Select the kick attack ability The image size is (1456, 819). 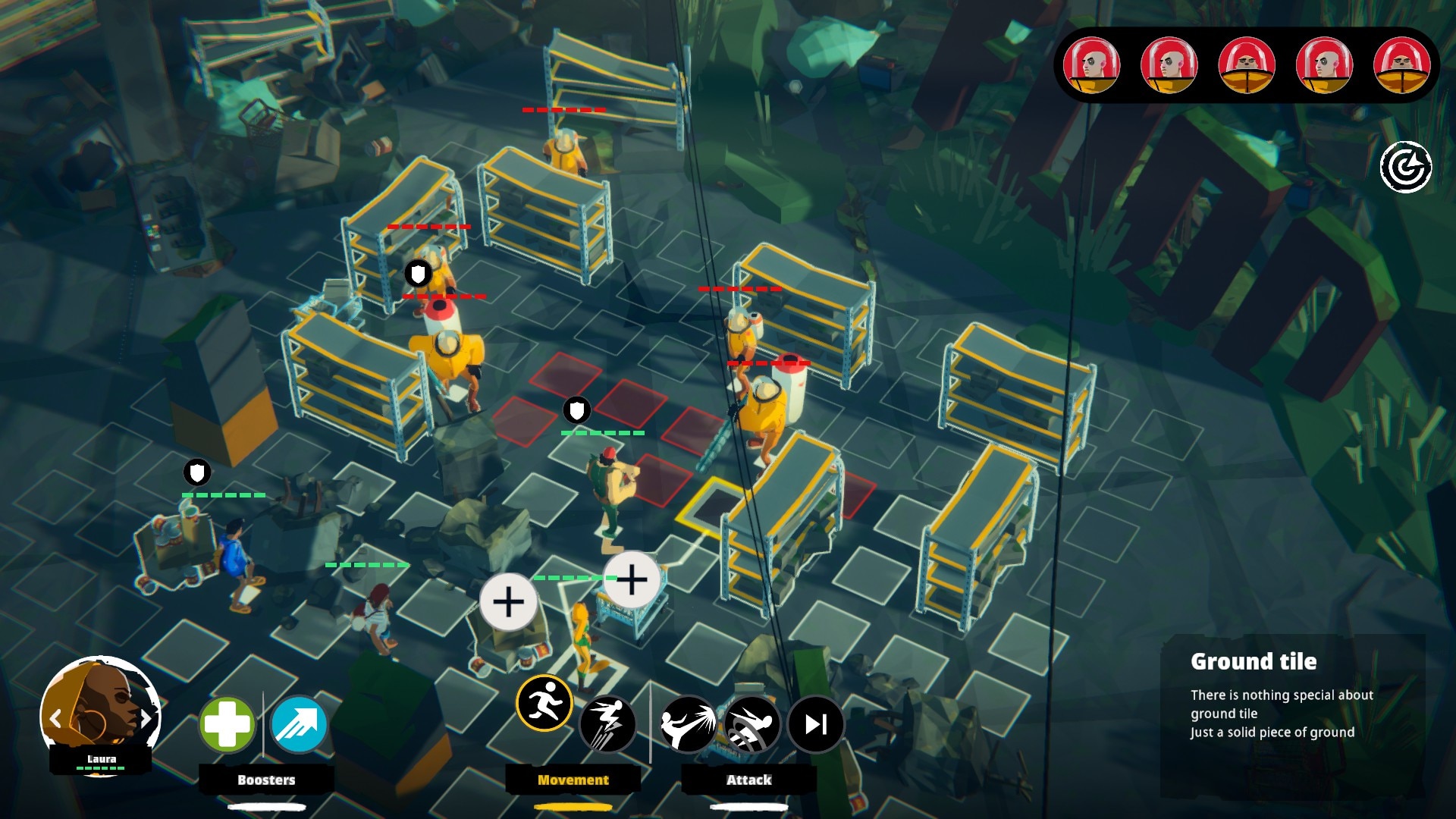point(688,724)
